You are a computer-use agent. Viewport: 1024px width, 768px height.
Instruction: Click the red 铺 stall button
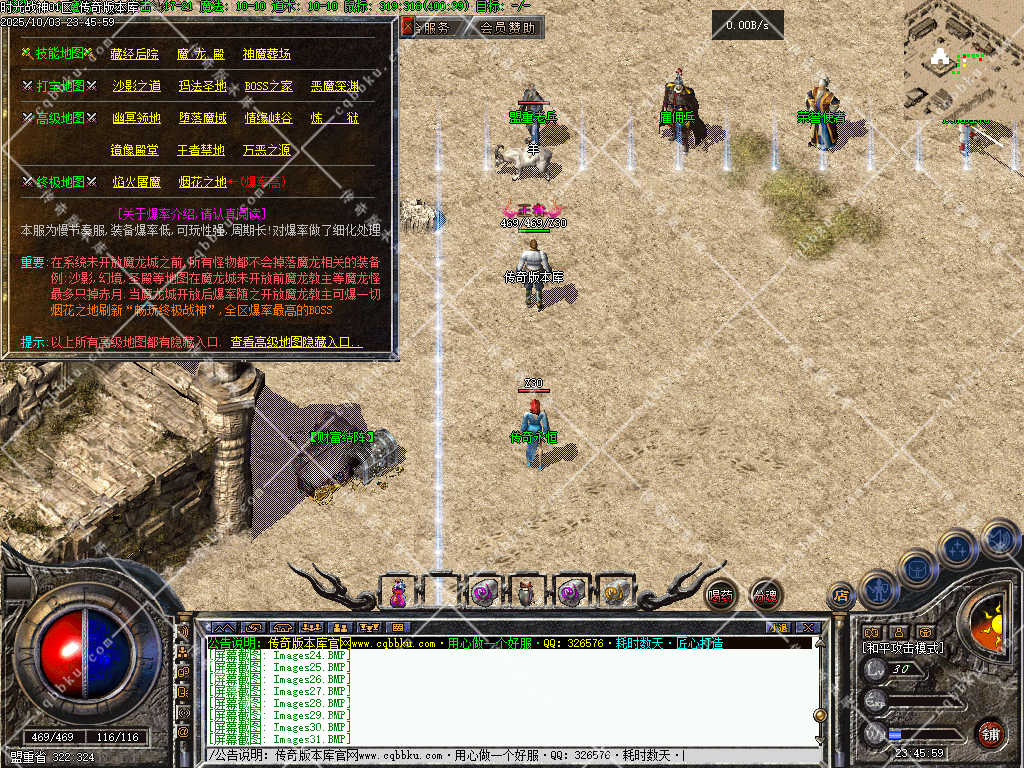[990, 734]
